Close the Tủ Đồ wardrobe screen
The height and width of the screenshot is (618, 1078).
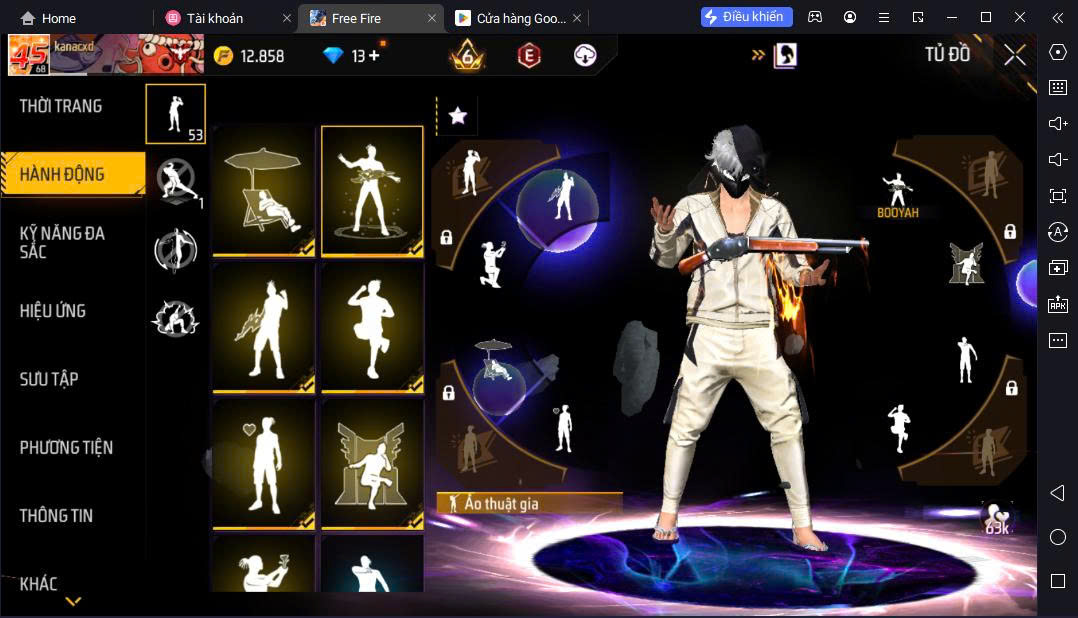[x=1015, y=55]
